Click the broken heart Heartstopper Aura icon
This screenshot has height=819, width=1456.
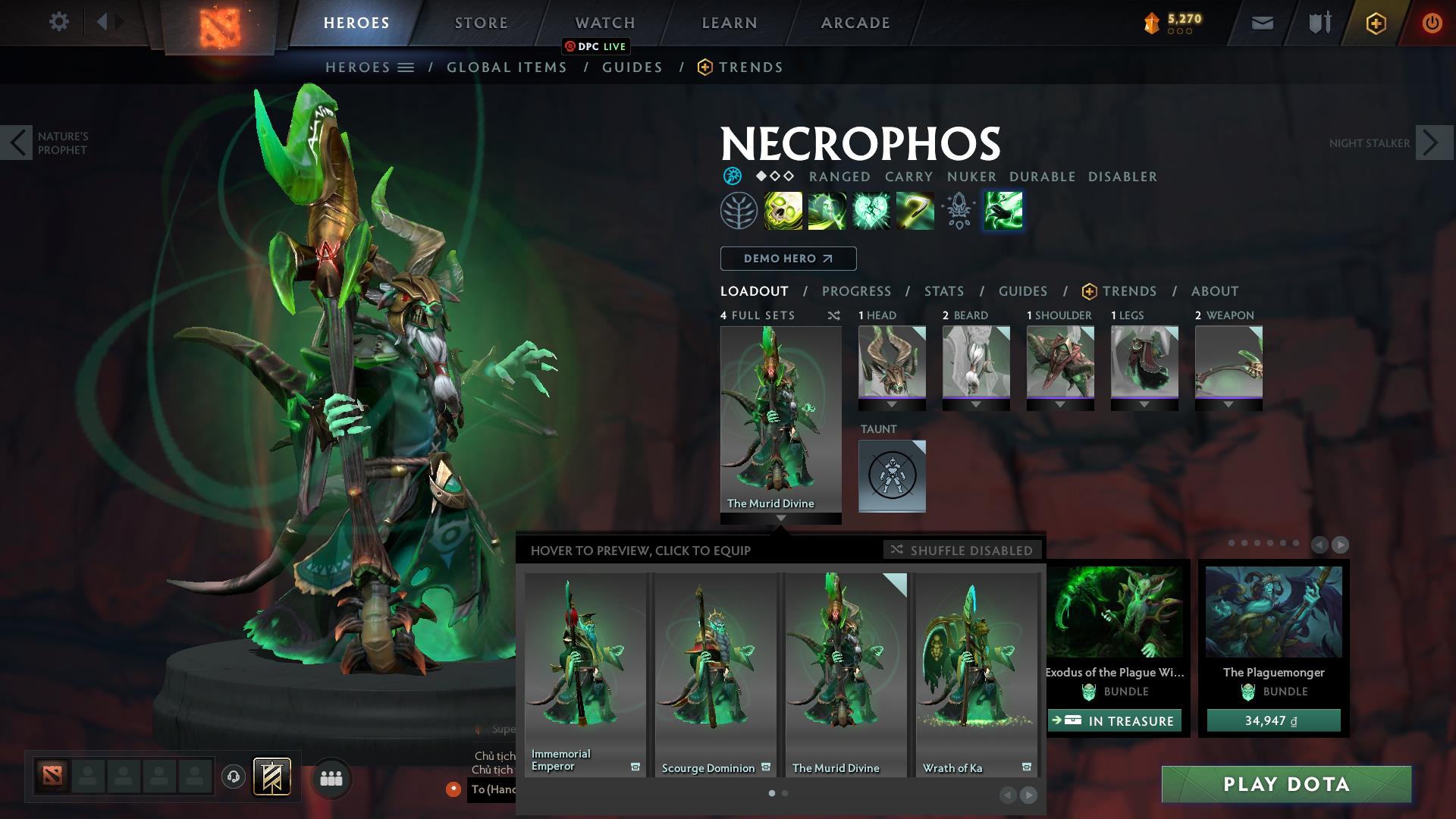point(870,210)
